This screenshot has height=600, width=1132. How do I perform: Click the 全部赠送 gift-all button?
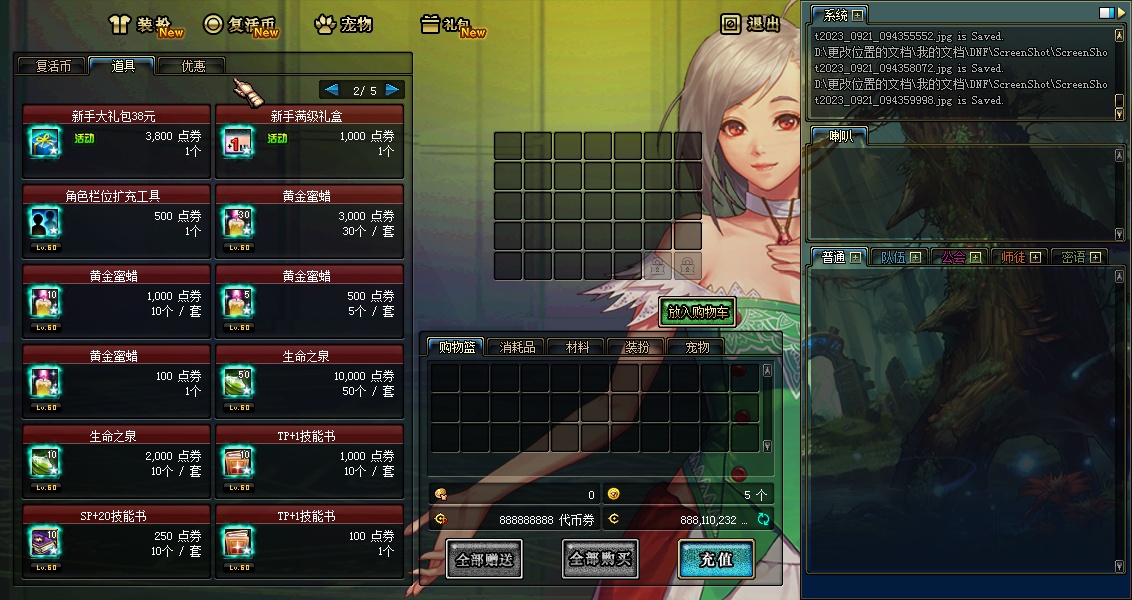coord(484,560)
